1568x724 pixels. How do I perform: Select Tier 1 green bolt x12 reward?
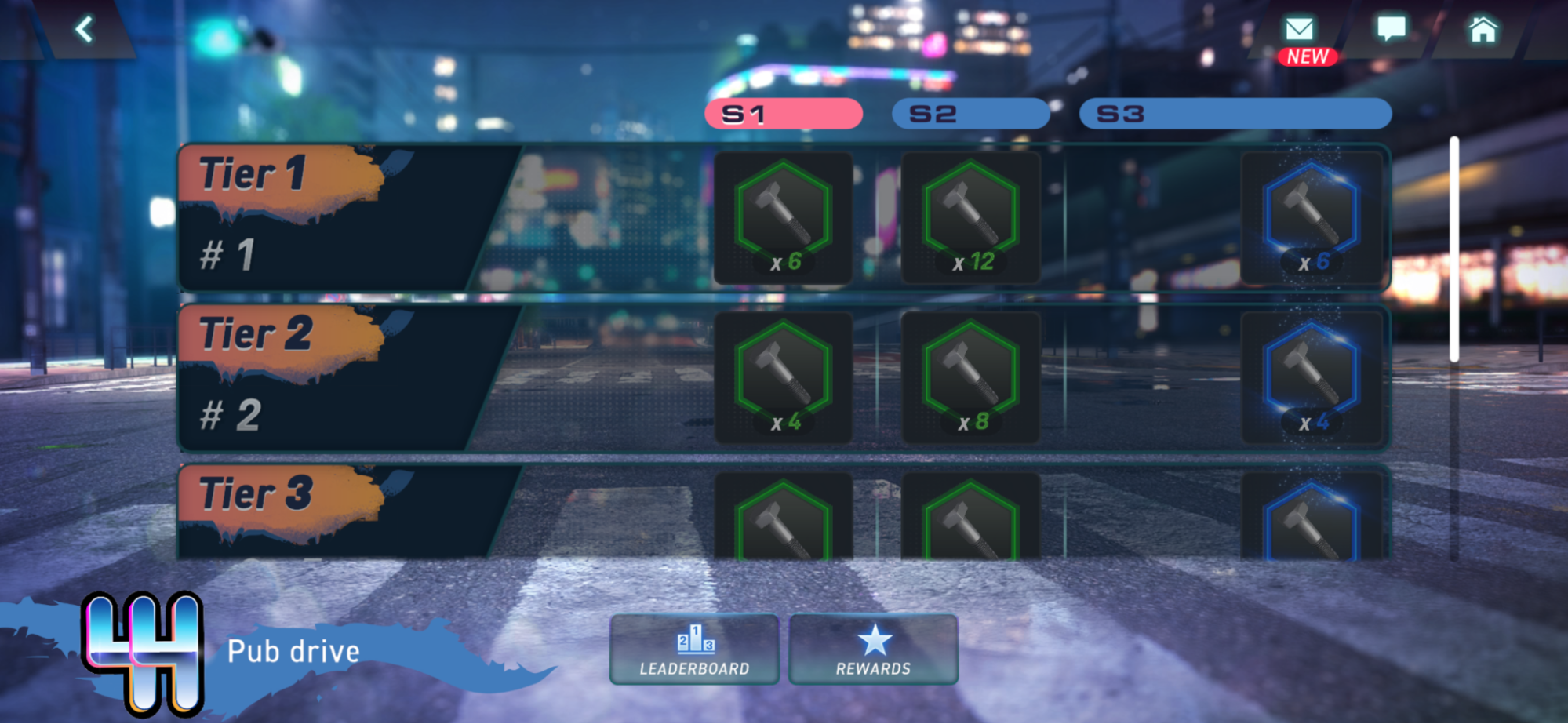tap(970, 218)
